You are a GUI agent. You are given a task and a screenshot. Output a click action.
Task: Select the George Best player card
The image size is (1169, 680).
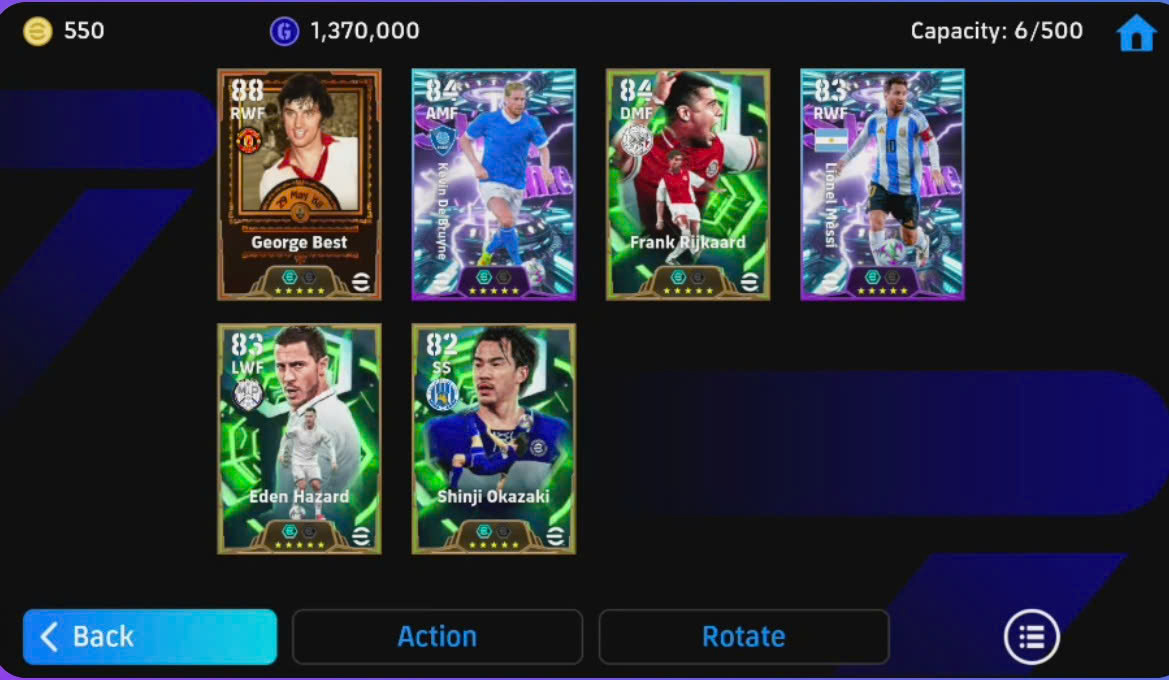[x=299, y=184]
